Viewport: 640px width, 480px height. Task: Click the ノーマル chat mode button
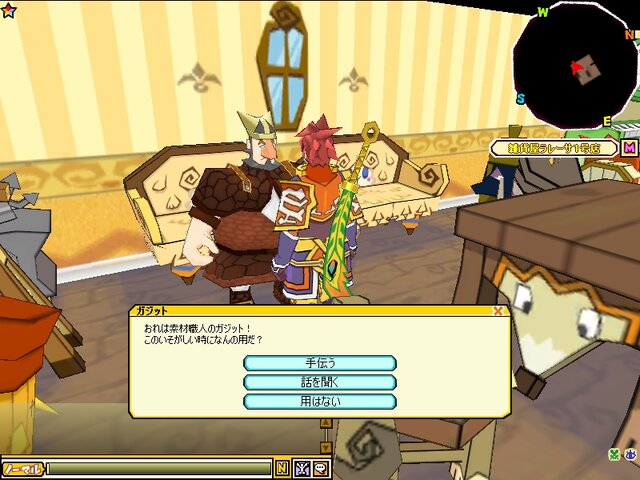[x=22, y=468]
